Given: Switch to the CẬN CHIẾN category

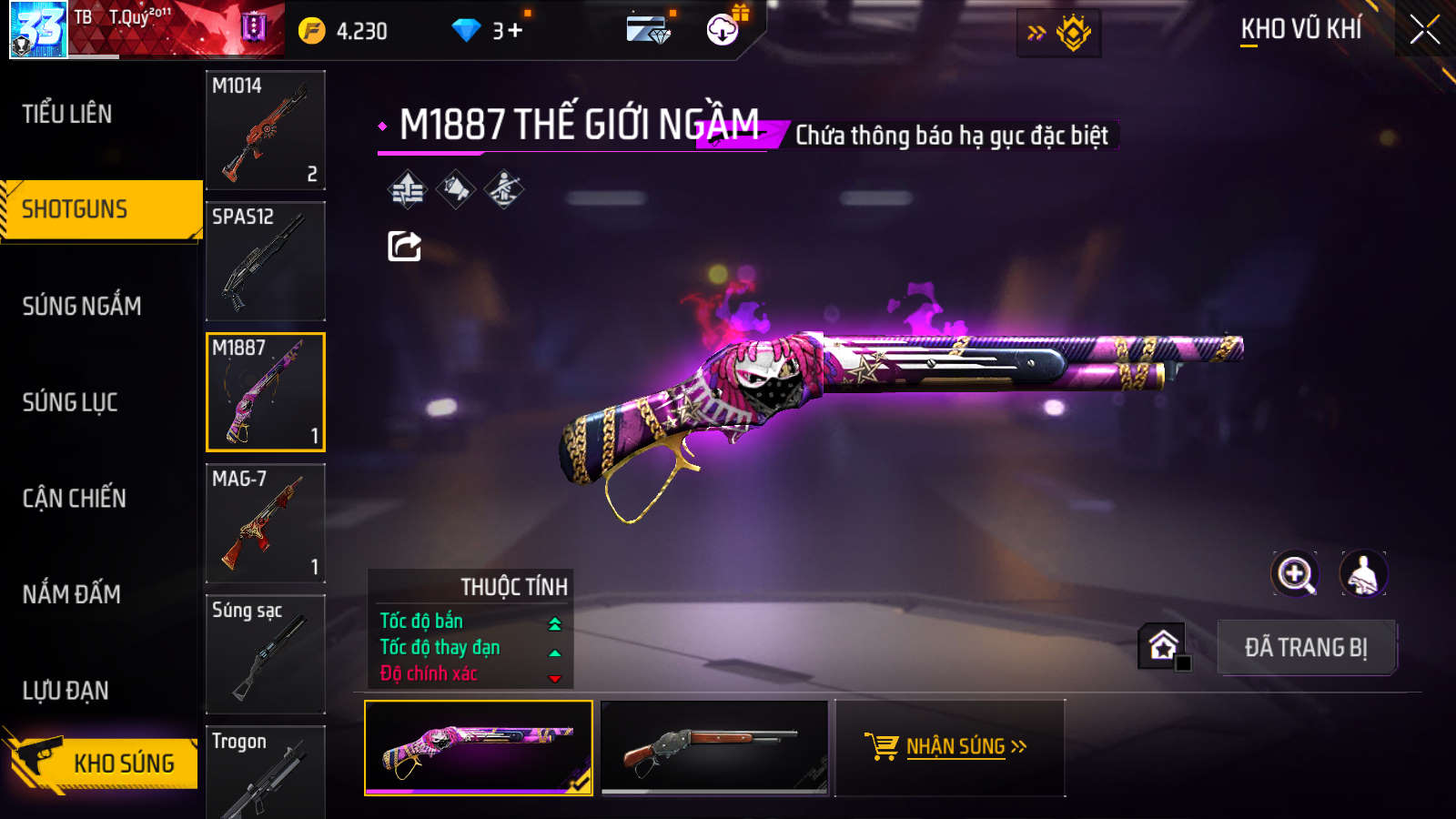Looking at the screenshot, I should tap(75, 499).
